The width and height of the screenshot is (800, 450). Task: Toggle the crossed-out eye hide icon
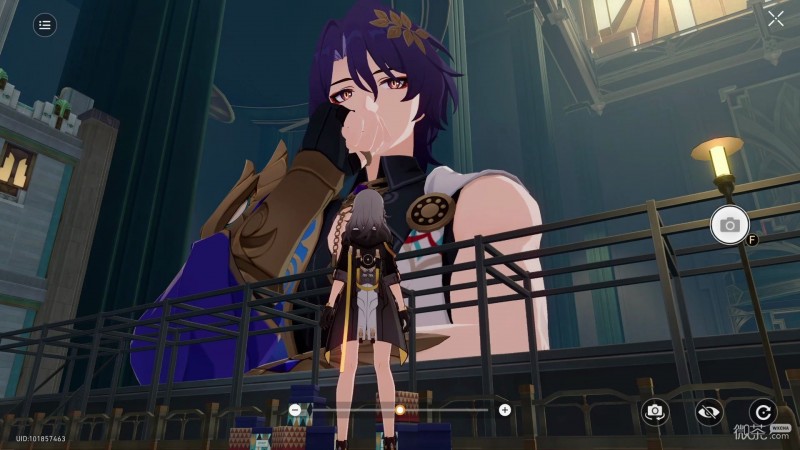point(709,411)
